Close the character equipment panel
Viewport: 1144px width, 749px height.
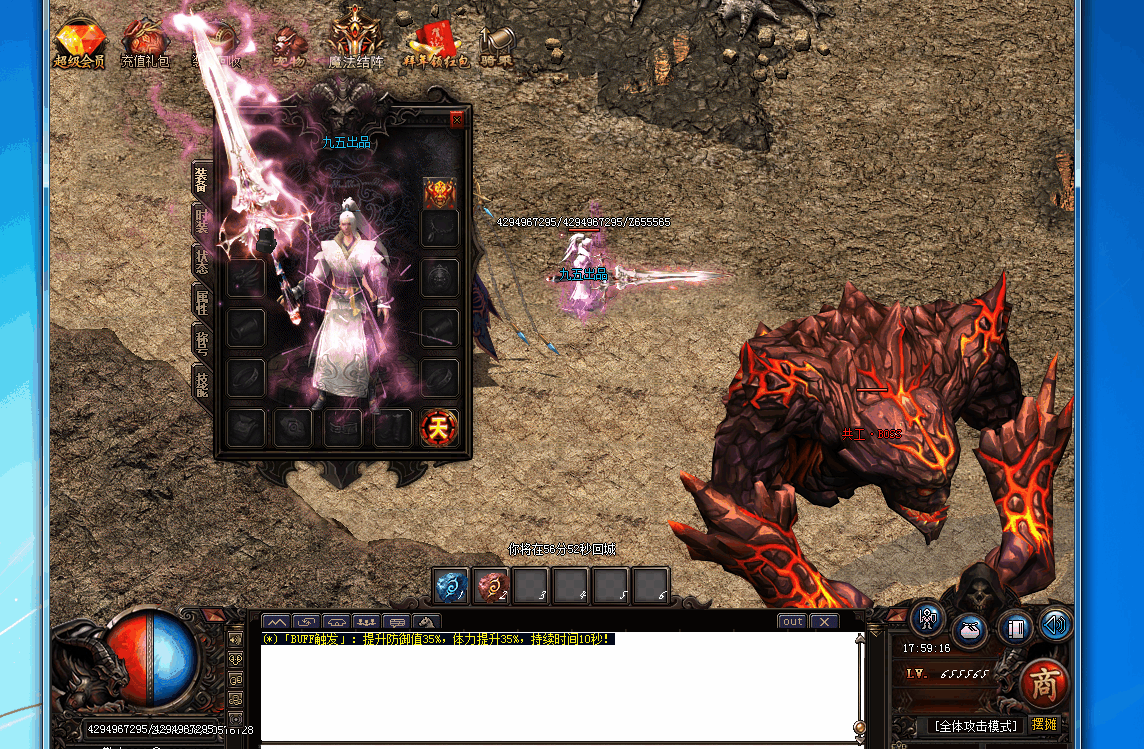pyautogui.click(x=457, y=120)
